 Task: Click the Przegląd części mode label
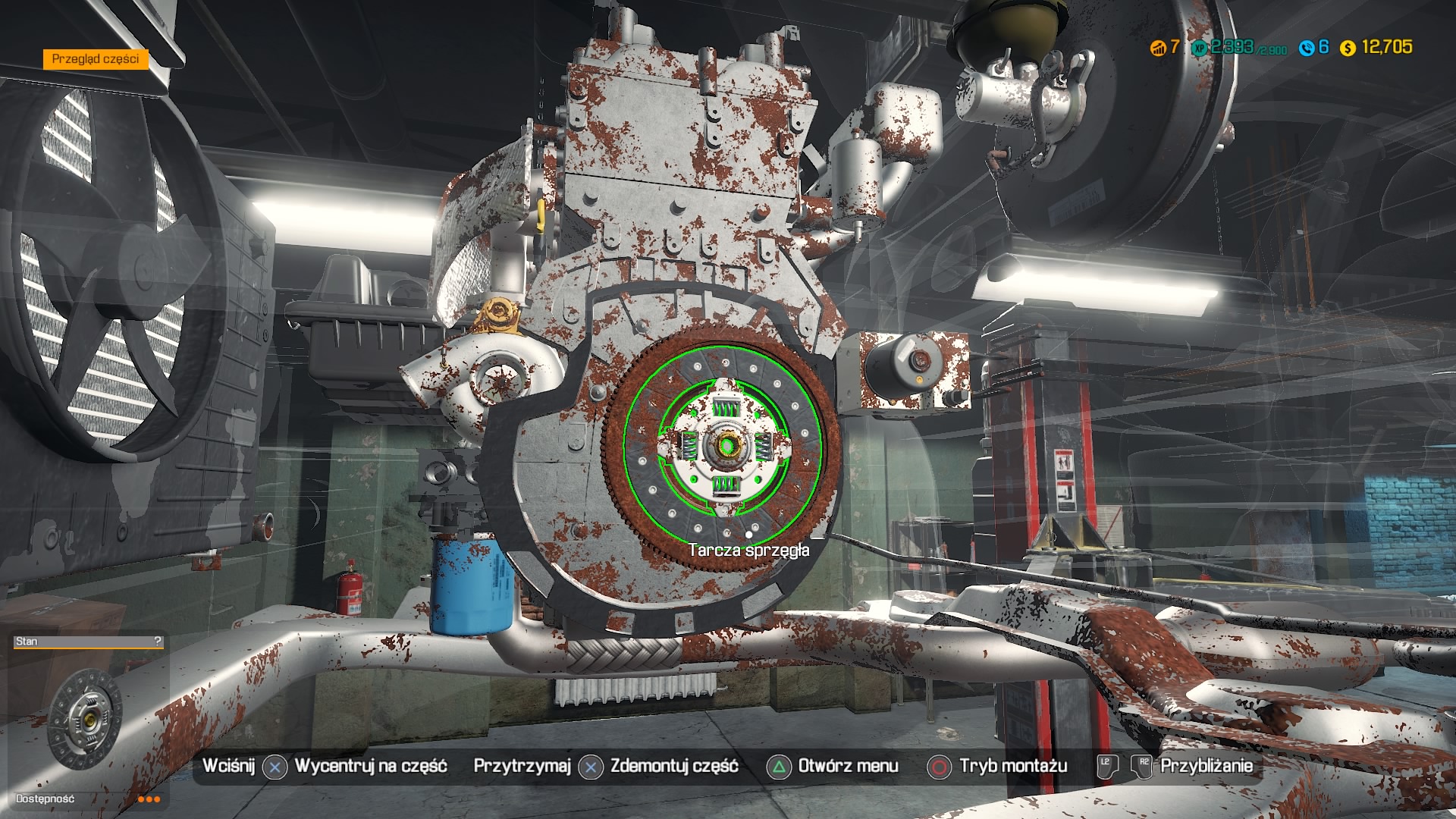click(x=96, y=59)
